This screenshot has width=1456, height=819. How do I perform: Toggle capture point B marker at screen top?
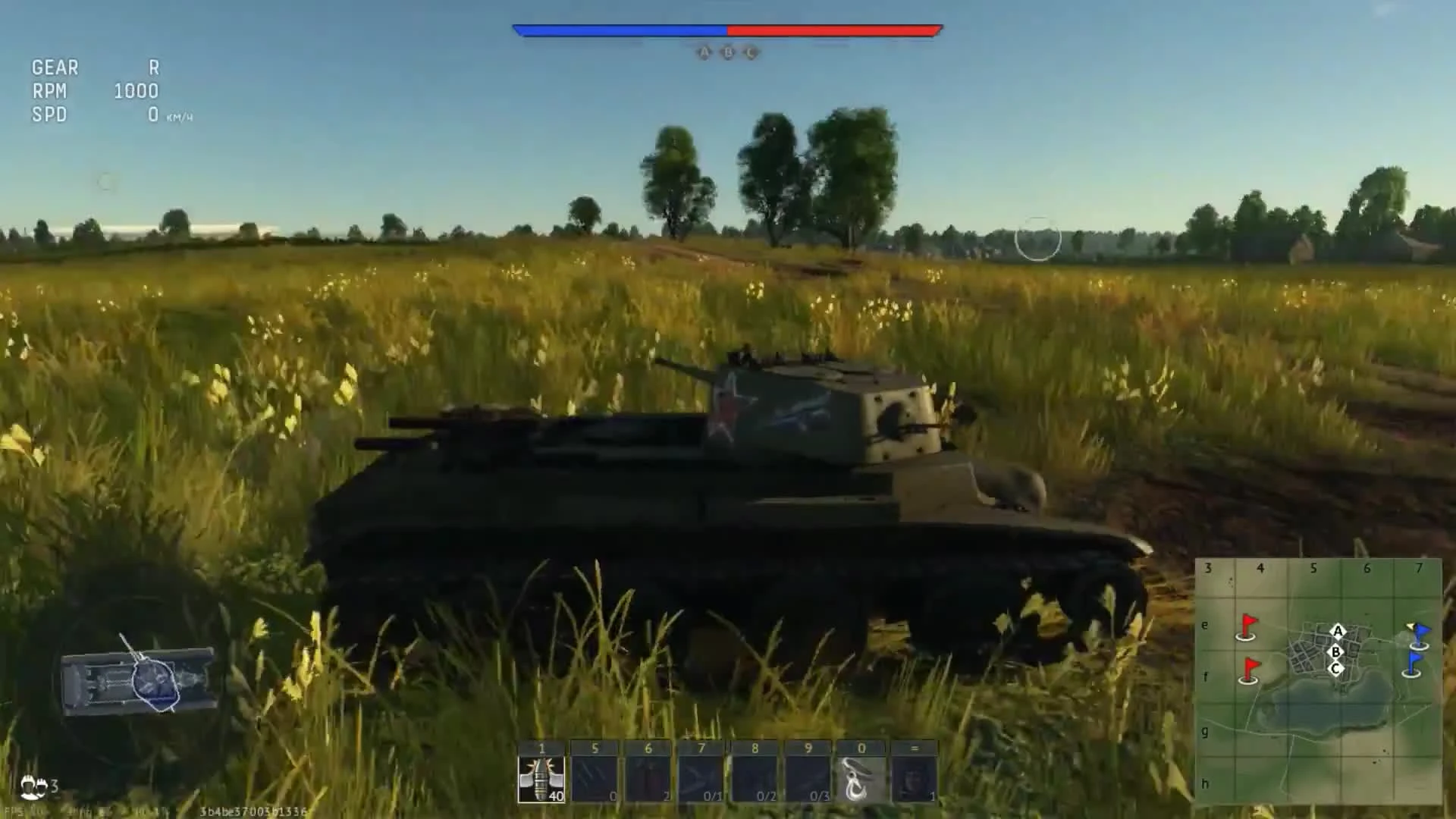point(726,52)
